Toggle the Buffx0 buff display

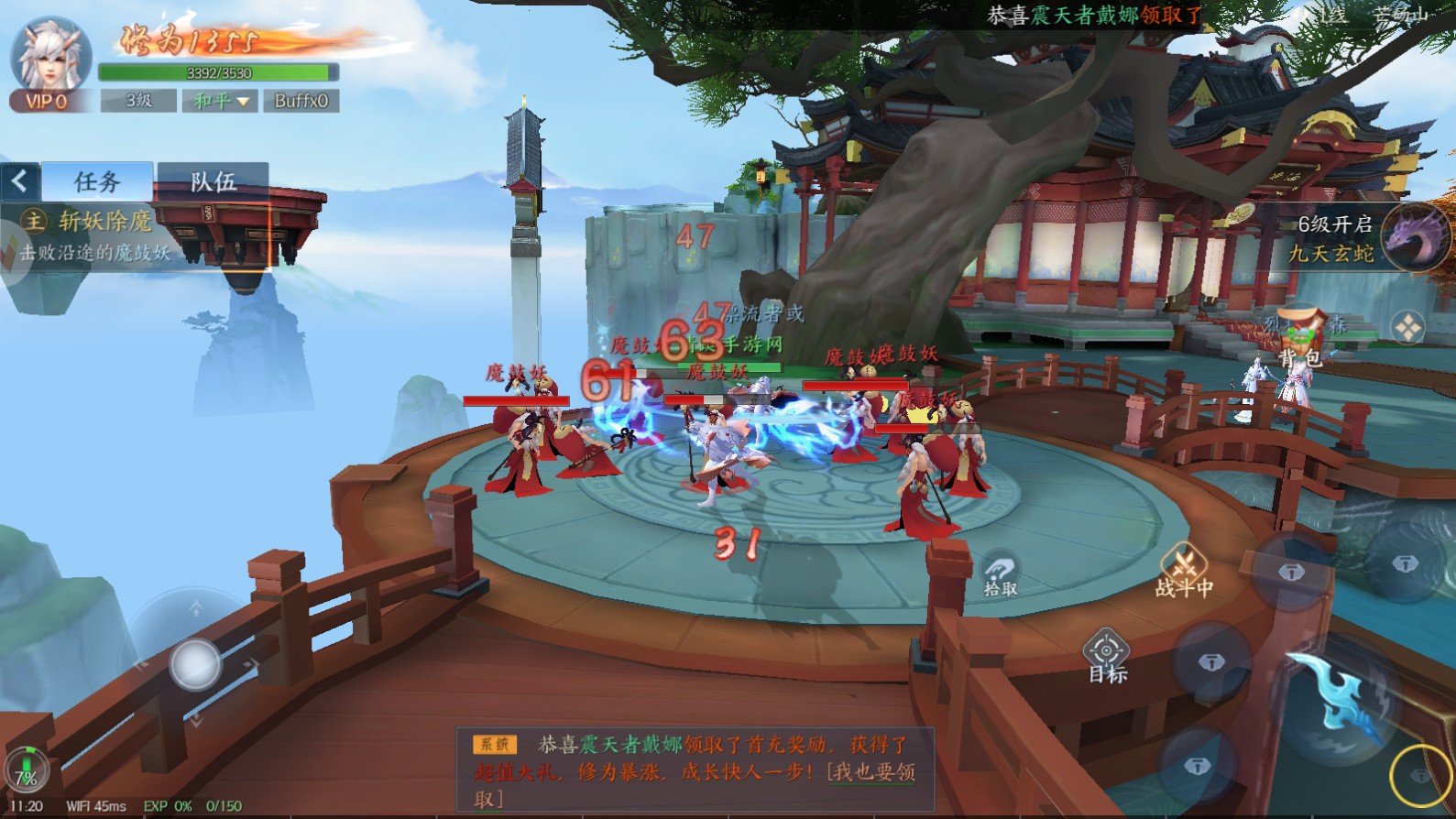(x=301, y=100)
